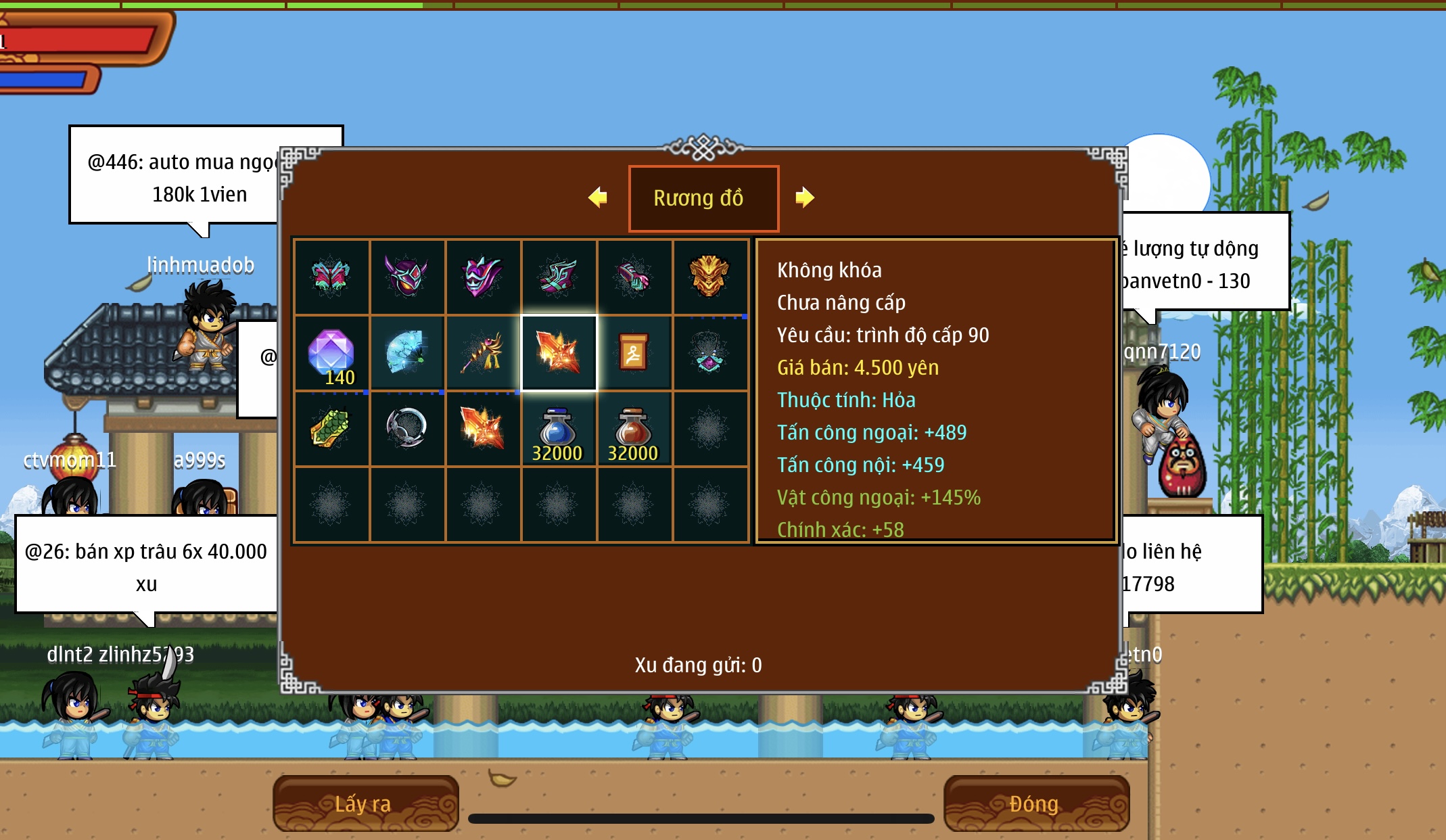
Task: Go to previous tab with left arrow
Action: pyautogui.click(x=598, y=197)
